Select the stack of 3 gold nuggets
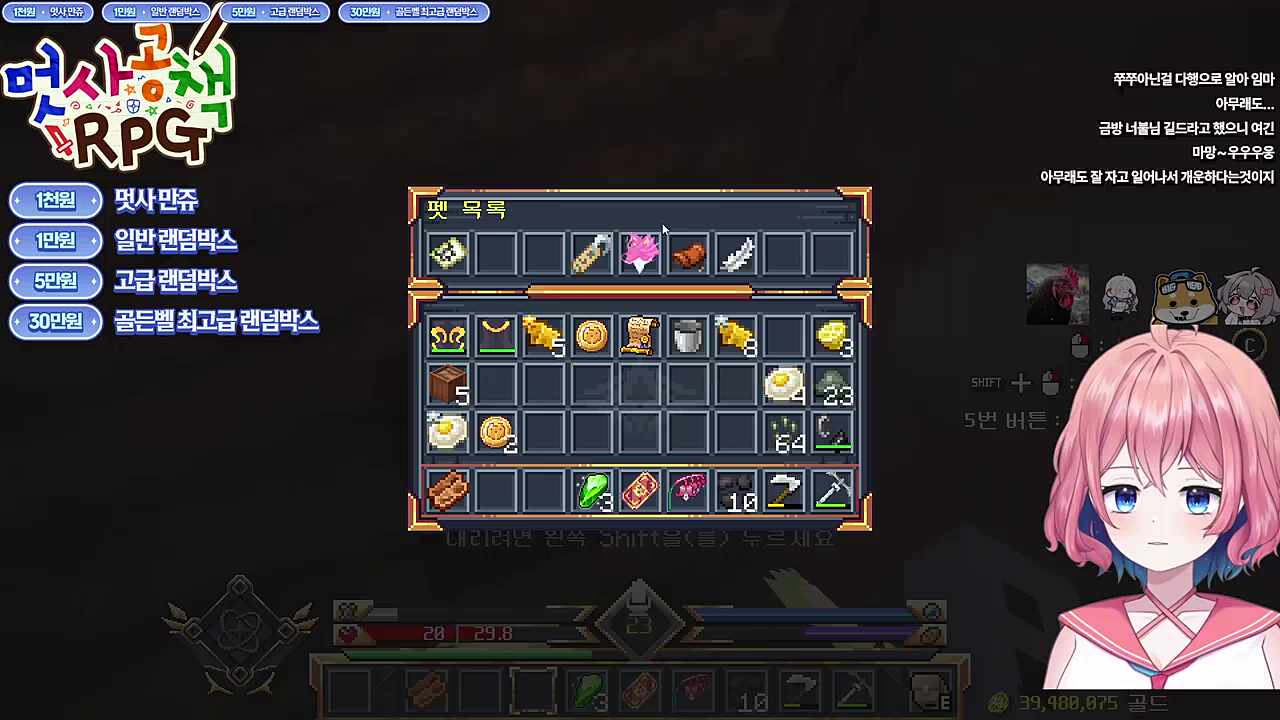This screenshot has width=1280, height=720. (x=831, y=337)
